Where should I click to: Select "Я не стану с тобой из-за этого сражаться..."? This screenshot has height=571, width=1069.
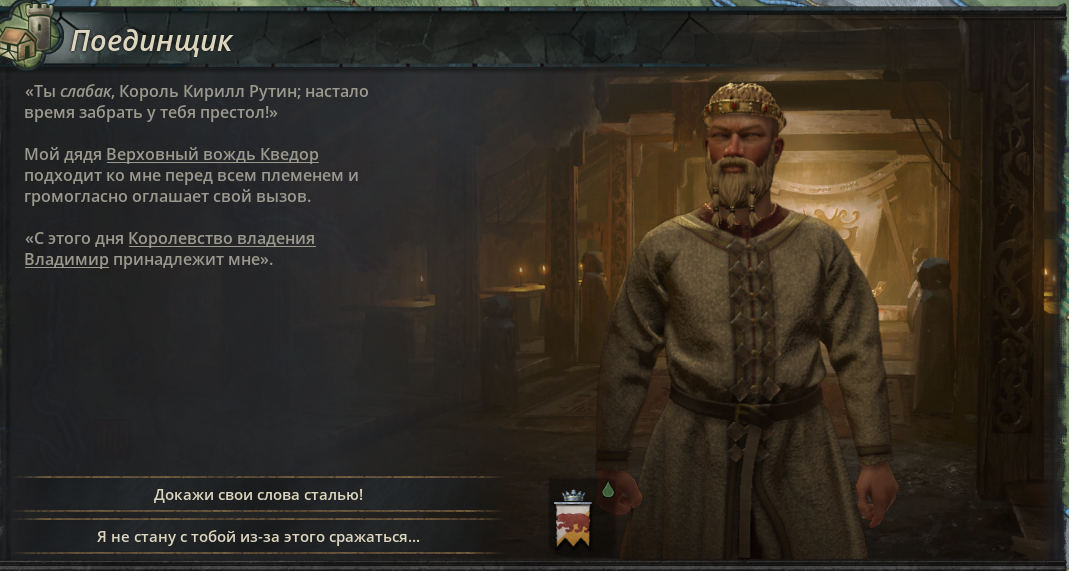pyautogui.click(x=258, y=537)
